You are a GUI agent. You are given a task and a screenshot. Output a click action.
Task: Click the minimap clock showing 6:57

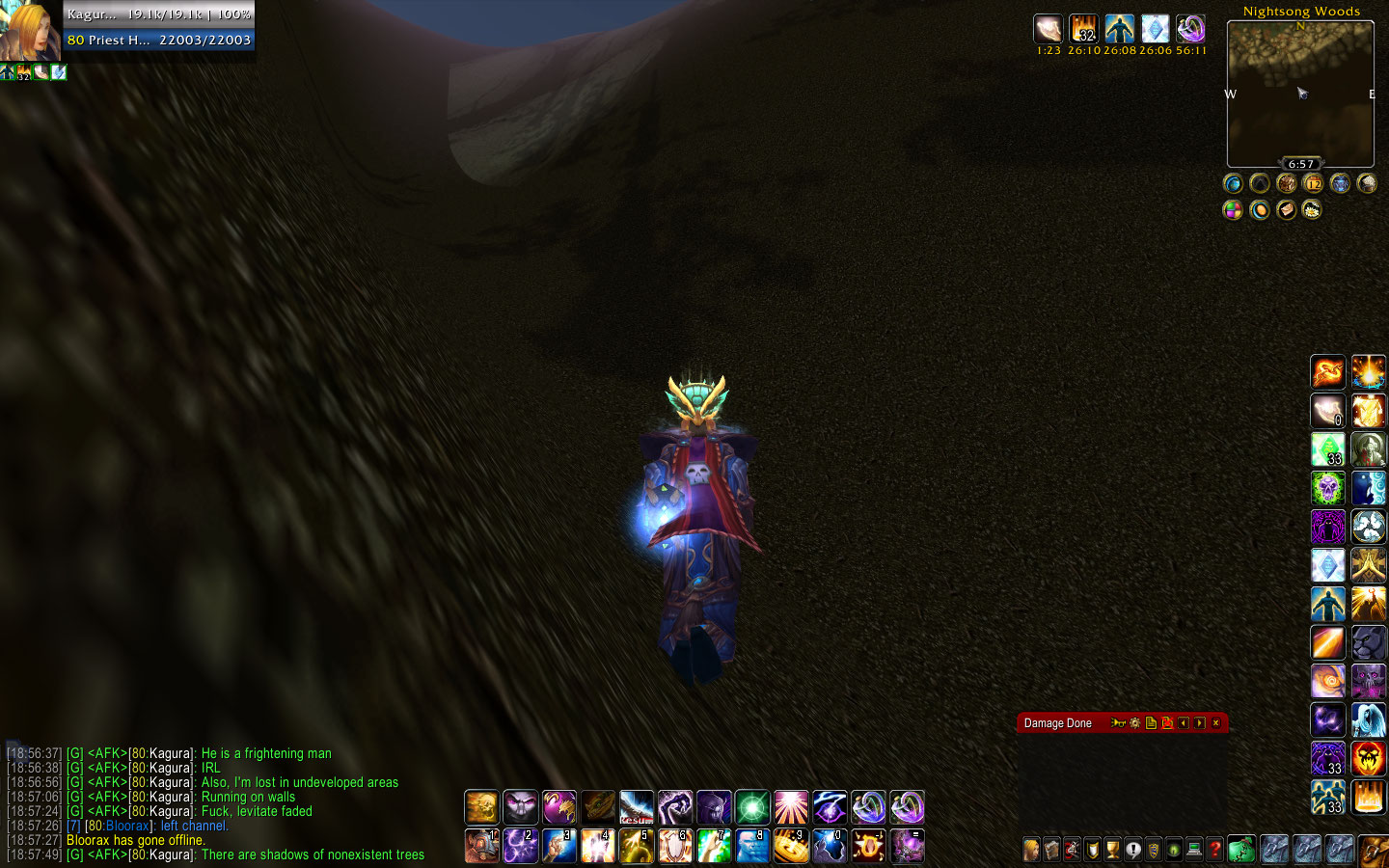(x=1301, y=164)
